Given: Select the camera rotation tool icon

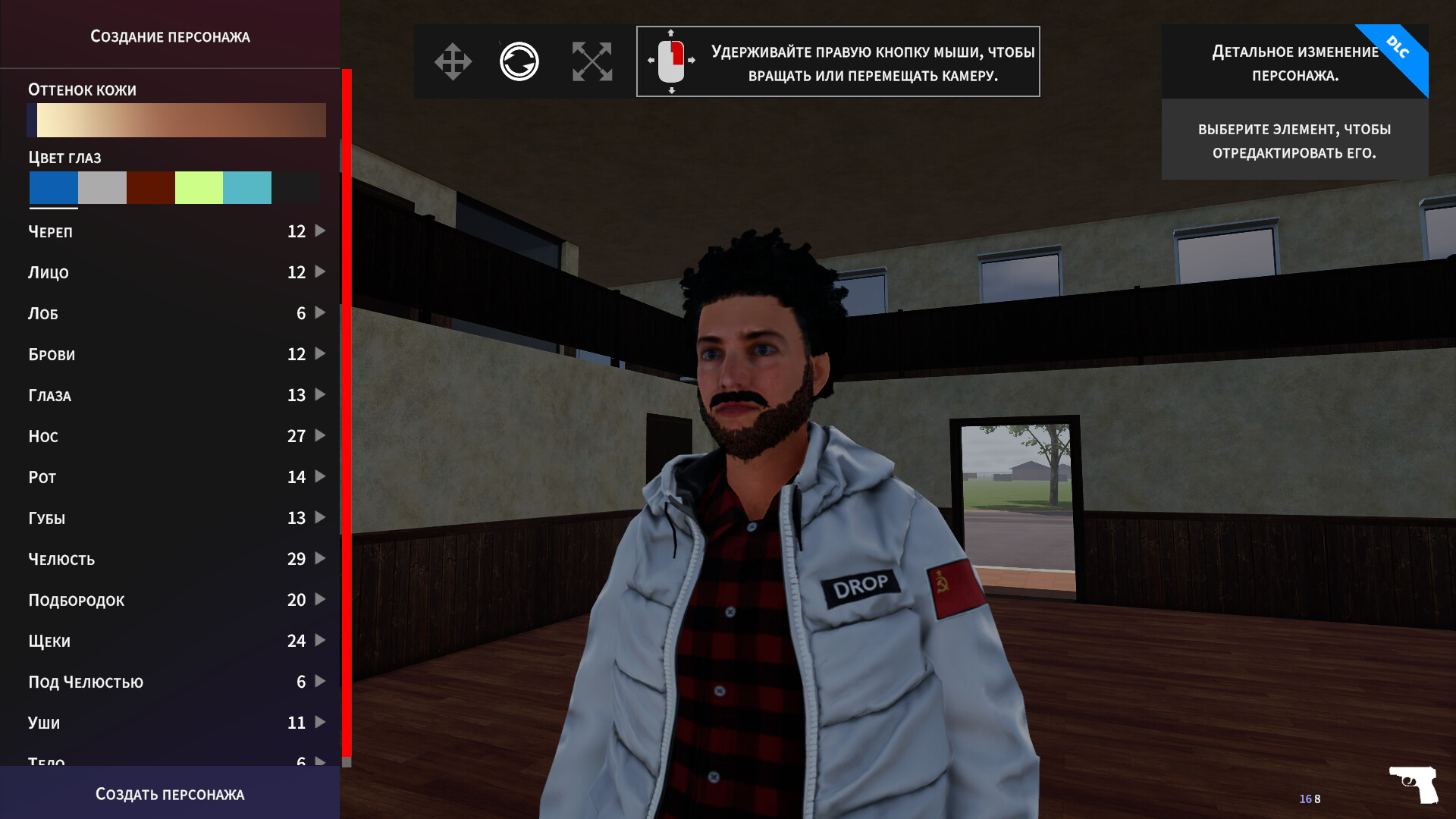Looking at the screenshot, I should tap(519, 61).
